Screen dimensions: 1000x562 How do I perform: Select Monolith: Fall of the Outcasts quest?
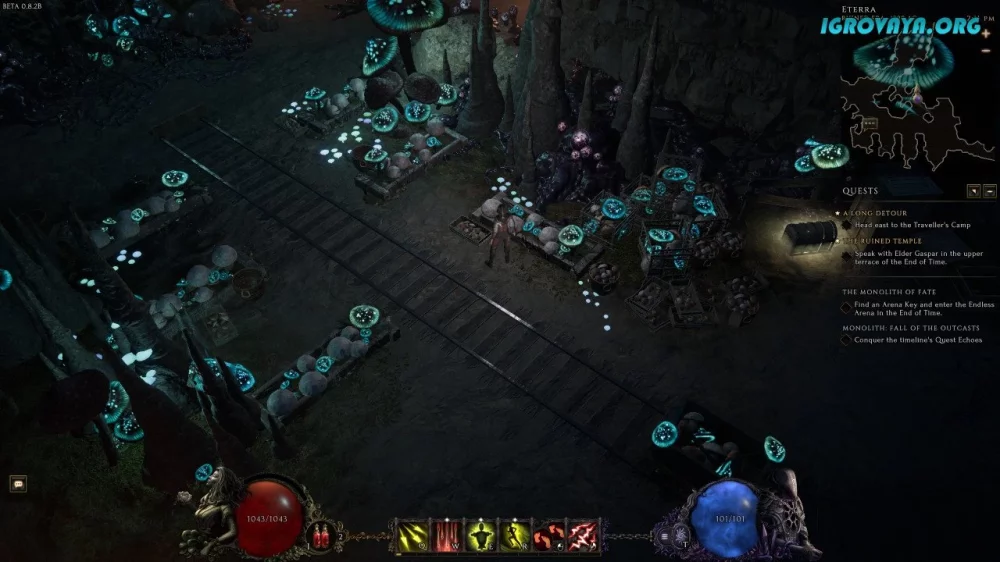pos(910,327)
